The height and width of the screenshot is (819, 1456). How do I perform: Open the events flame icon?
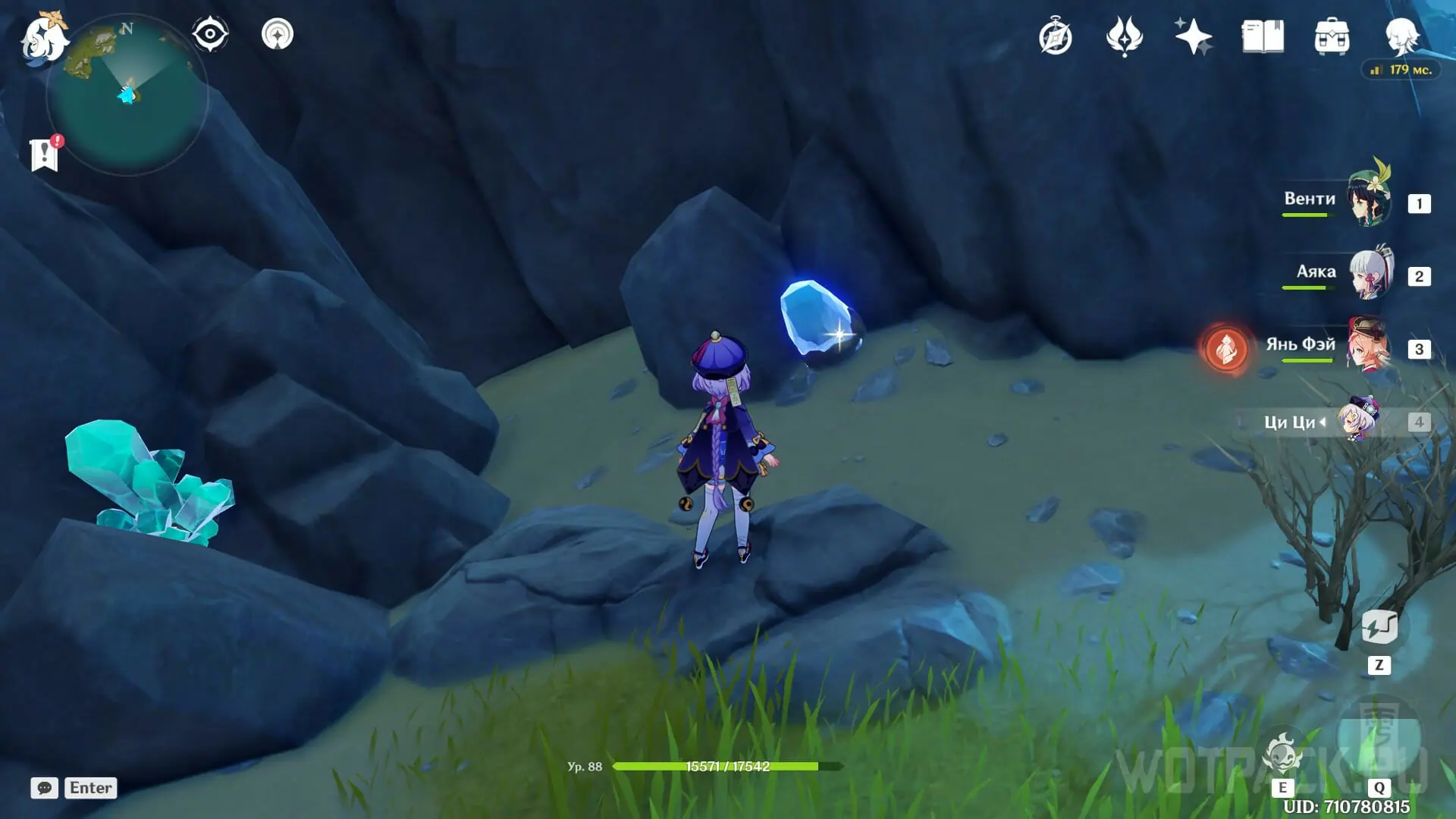point(1124,37)
